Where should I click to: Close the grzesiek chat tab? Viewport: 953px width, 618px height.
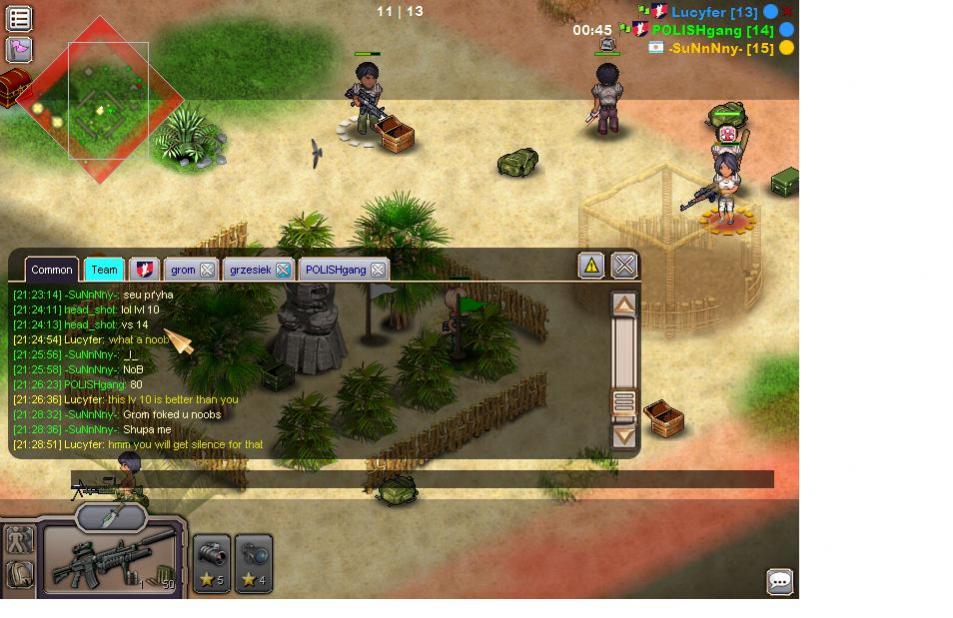[283, 270]
